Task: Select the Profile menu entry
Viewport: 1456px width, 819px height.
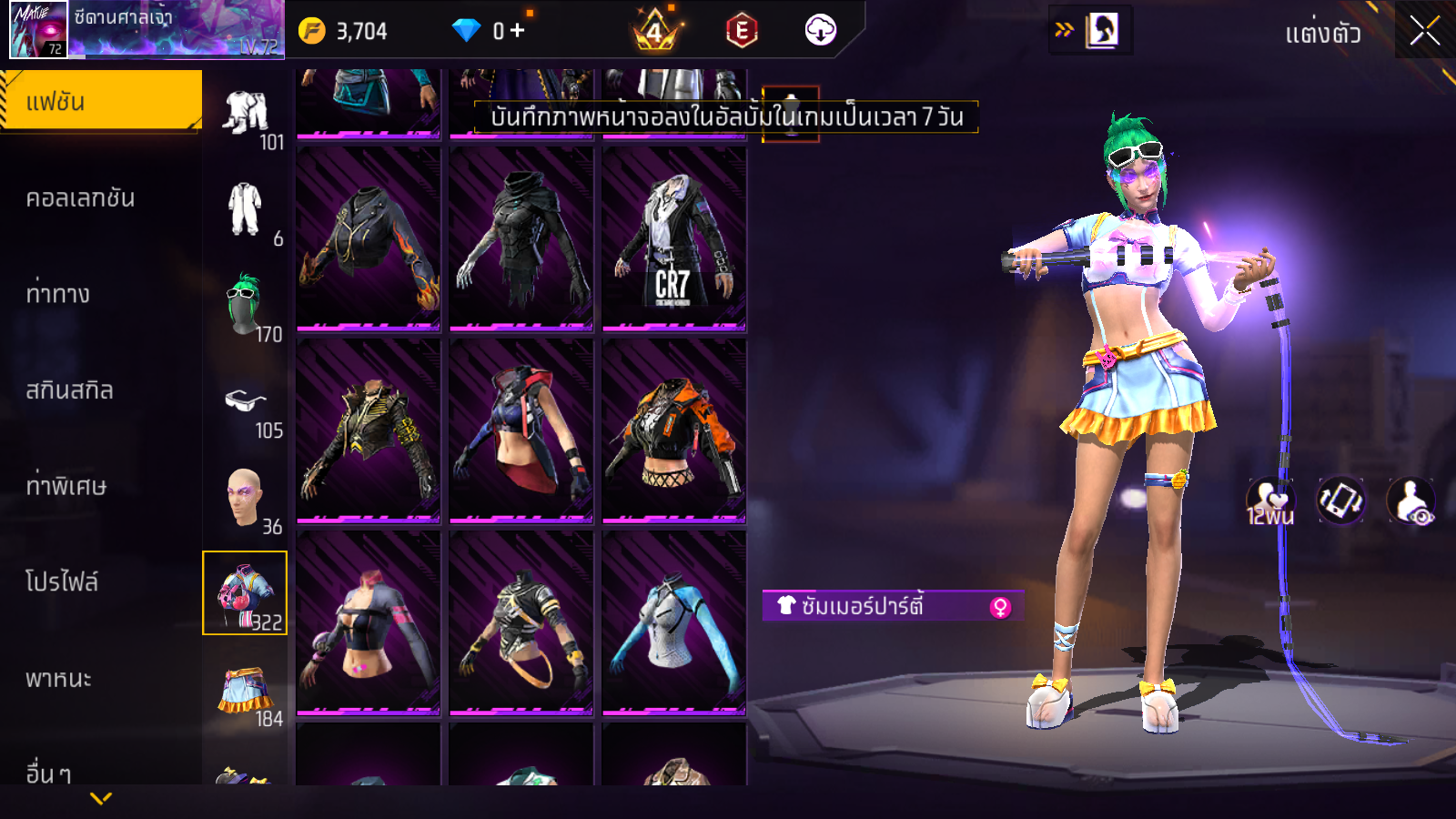Action: (x=62, y=582)
